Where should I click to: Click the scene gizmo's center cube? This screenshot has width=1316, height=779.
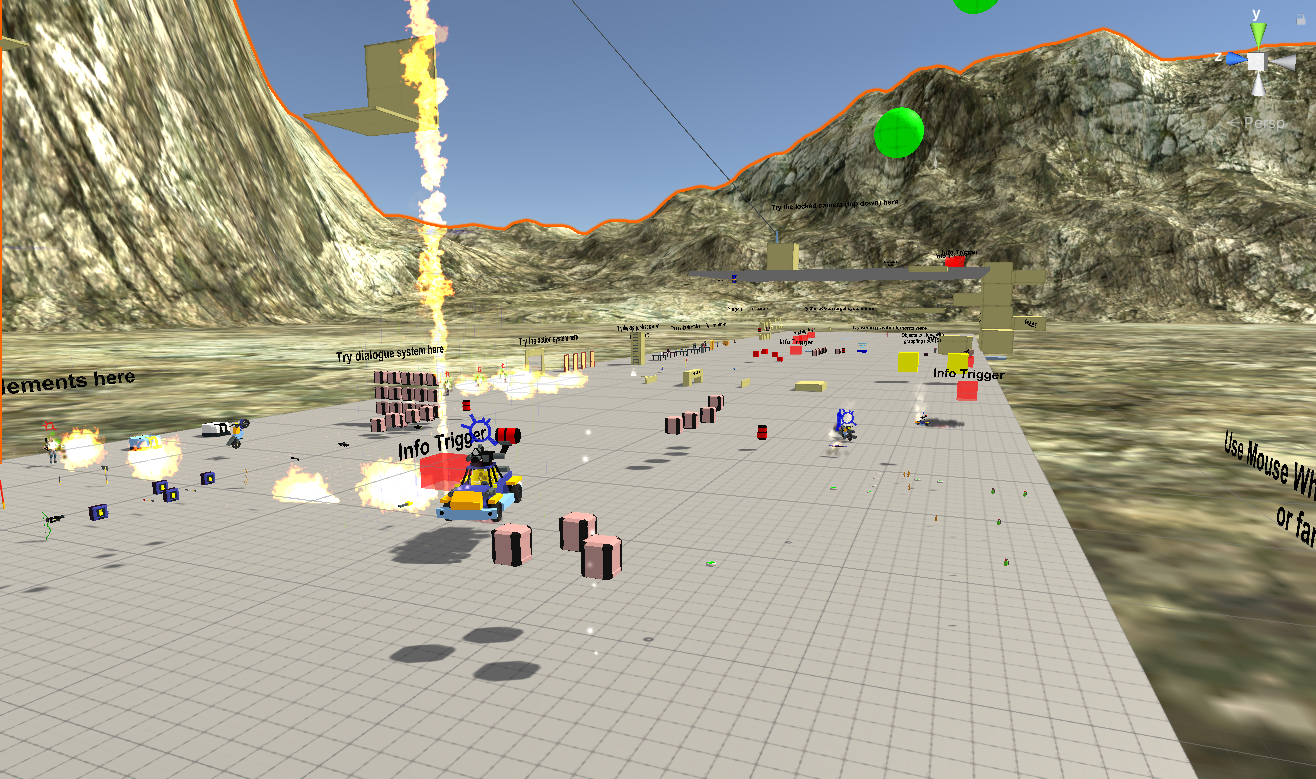pyautogui.click(x=1257, y=62)
